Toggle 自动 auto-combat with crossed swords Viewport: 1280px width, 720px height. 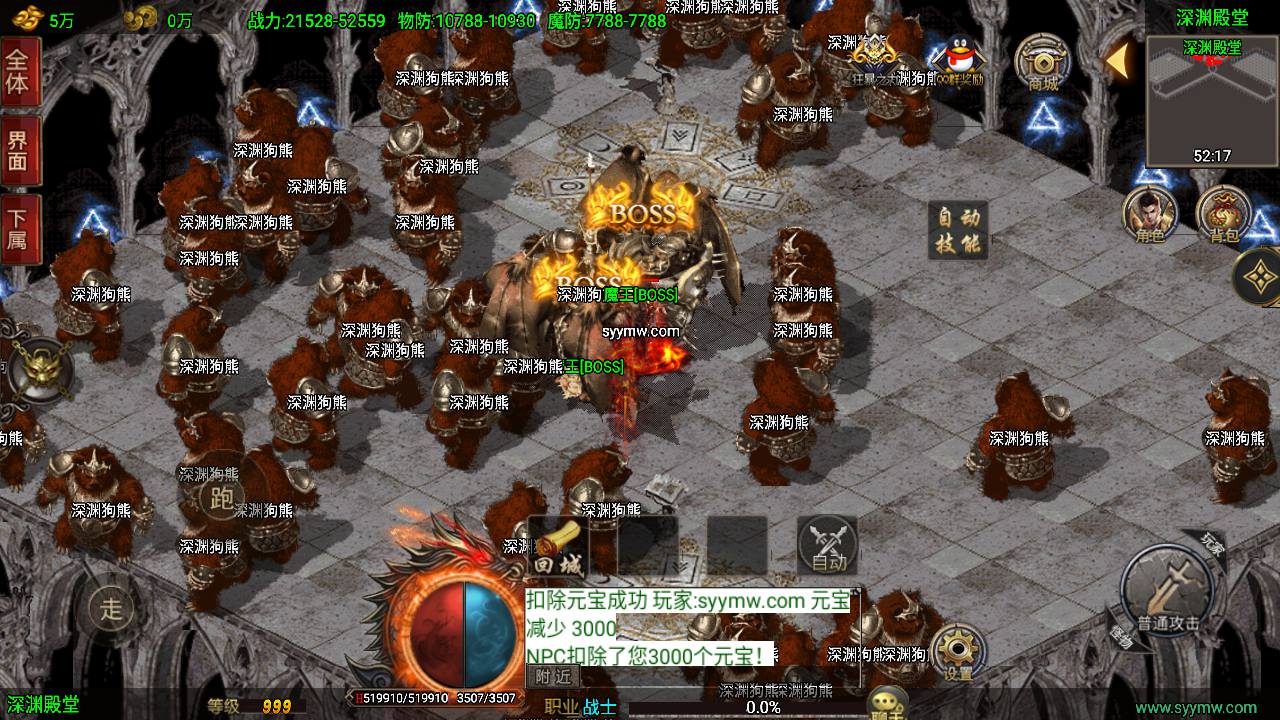(x=827, y=546)
